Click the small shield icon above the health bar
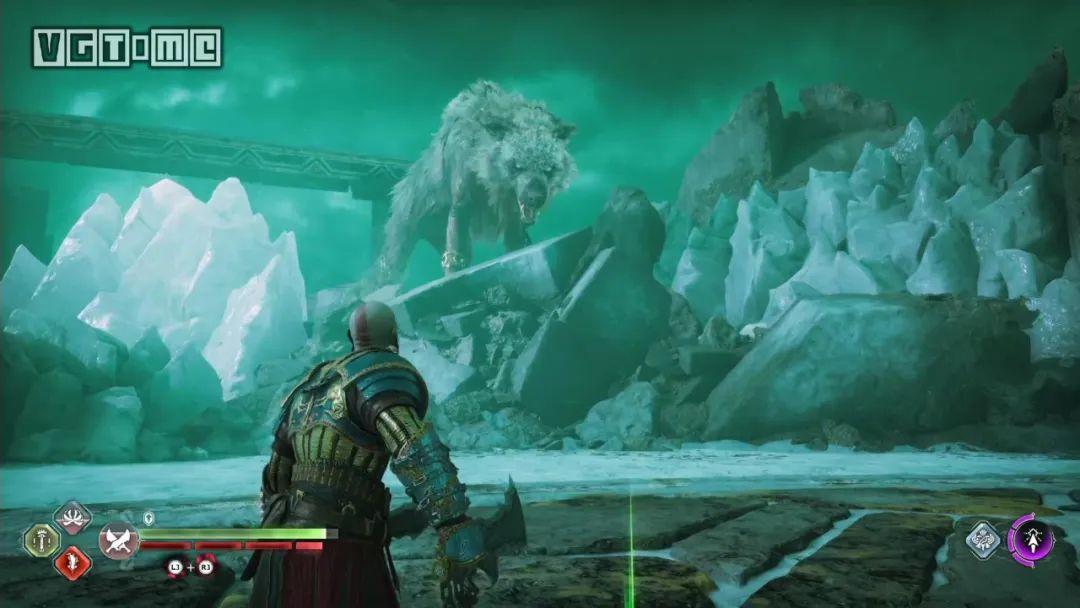Image resolution: width=1080 pixels, height=608 pixels. tap(149, 518)
